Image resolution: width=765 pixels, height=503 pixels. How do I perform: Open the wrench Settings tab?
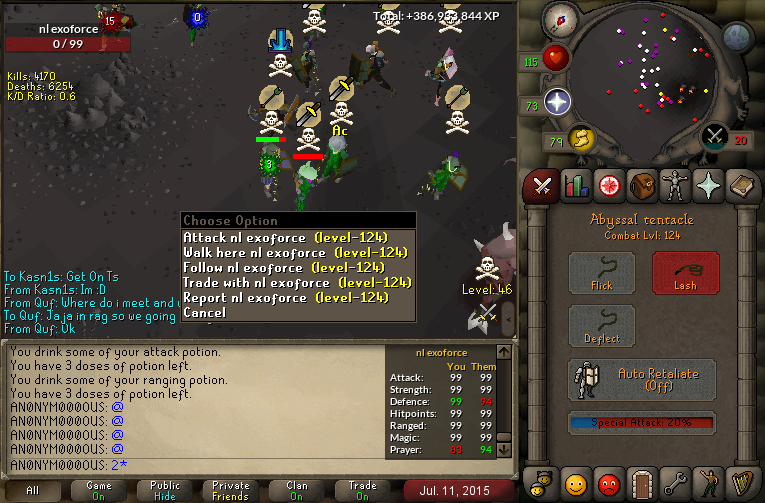[x=675, y=485]
